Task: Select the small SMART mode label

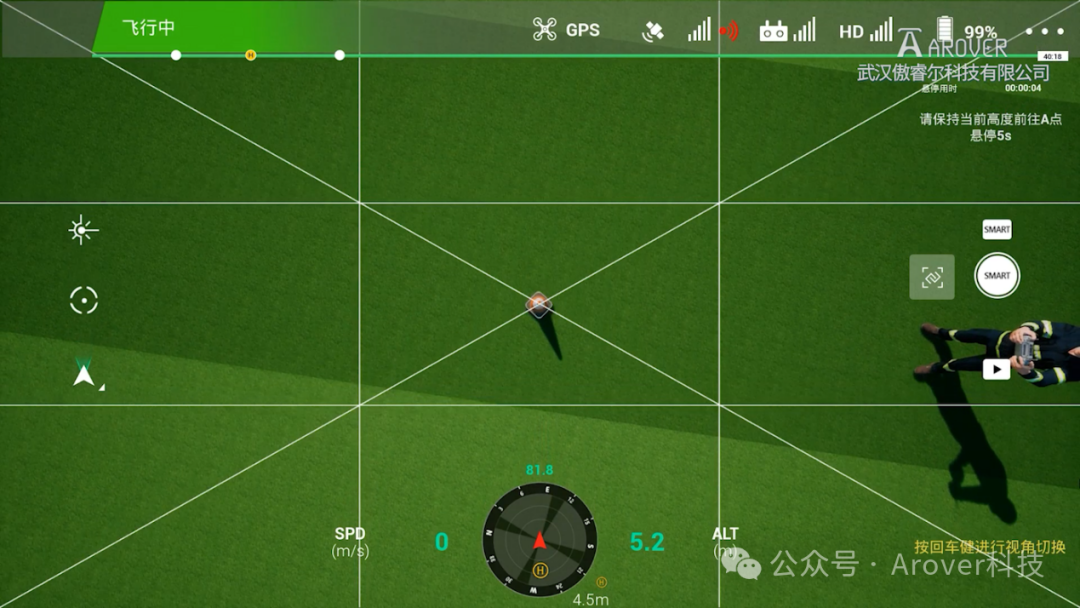Action: coord(997,230)
